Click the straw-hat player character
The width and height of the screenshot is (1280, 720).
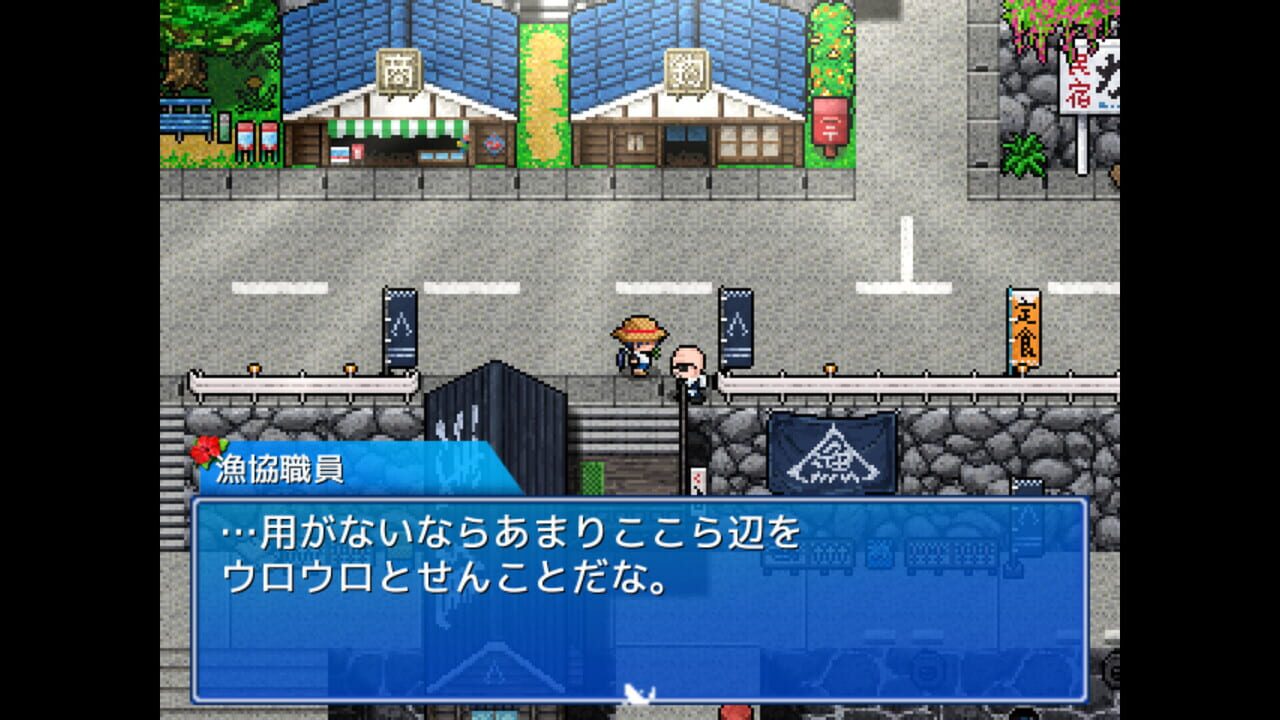point(639,345)
